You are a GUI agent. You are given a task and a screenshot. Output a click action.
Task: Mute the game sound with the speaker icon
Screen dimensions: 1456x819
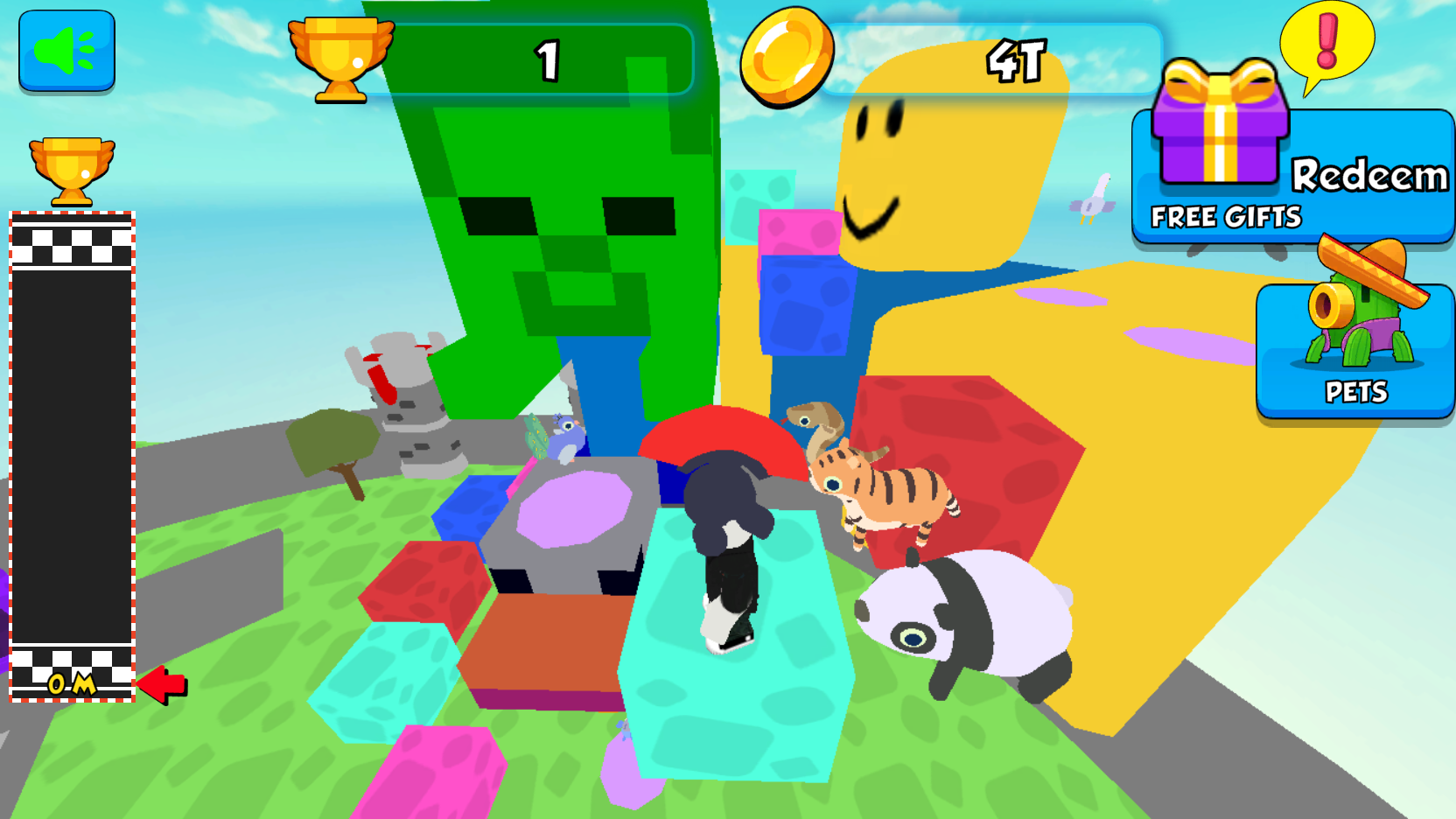[x=66, y=52]
